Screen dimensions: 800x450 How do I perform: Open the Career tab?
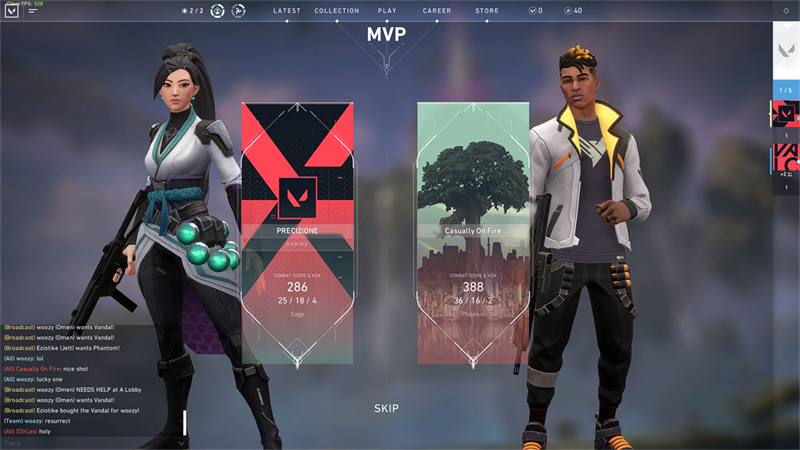coord(437,11)
